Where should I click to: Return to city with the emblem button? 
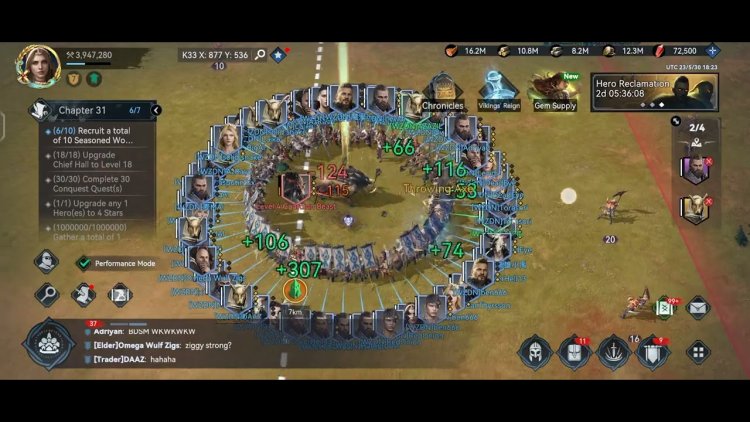48,345
